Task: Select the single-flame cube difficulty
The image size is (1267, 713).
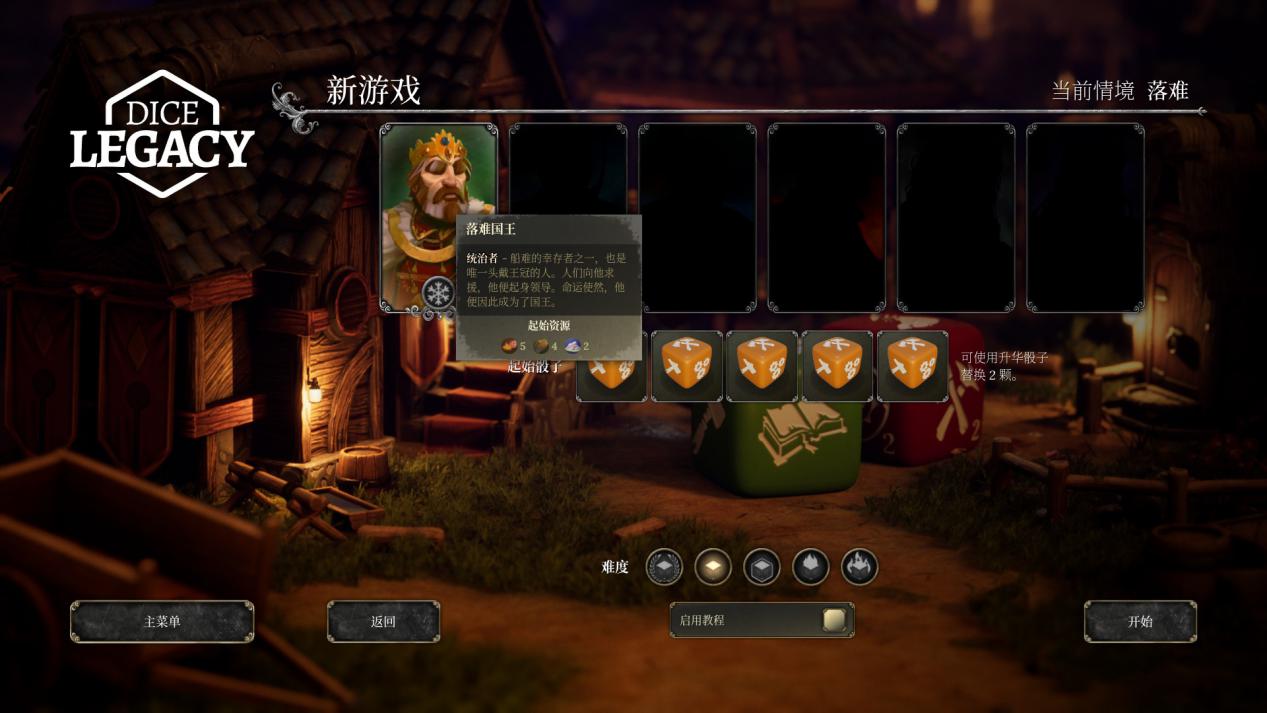Action: click(811, 567)
